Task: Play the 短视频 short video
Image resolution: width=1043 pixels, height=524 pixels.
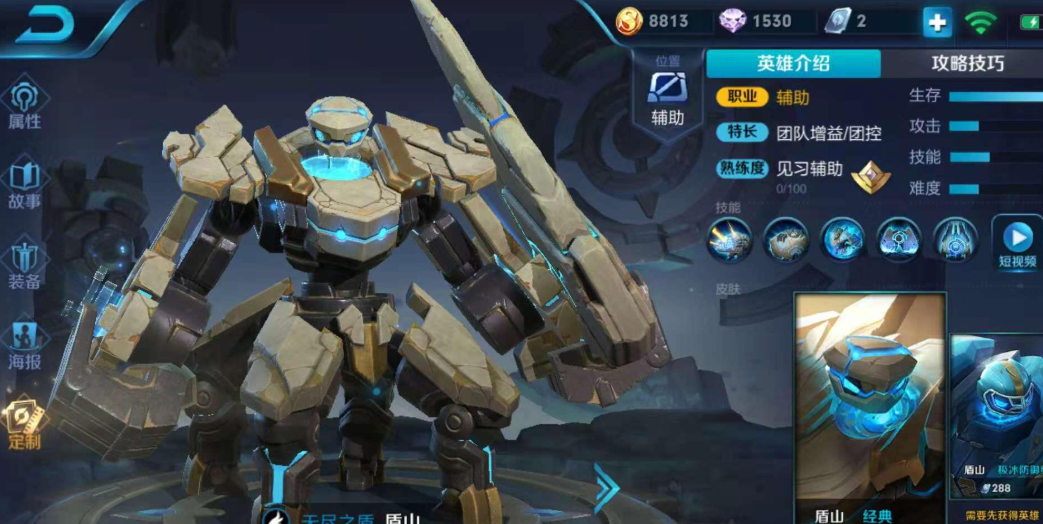Action: pos(1017,244)
